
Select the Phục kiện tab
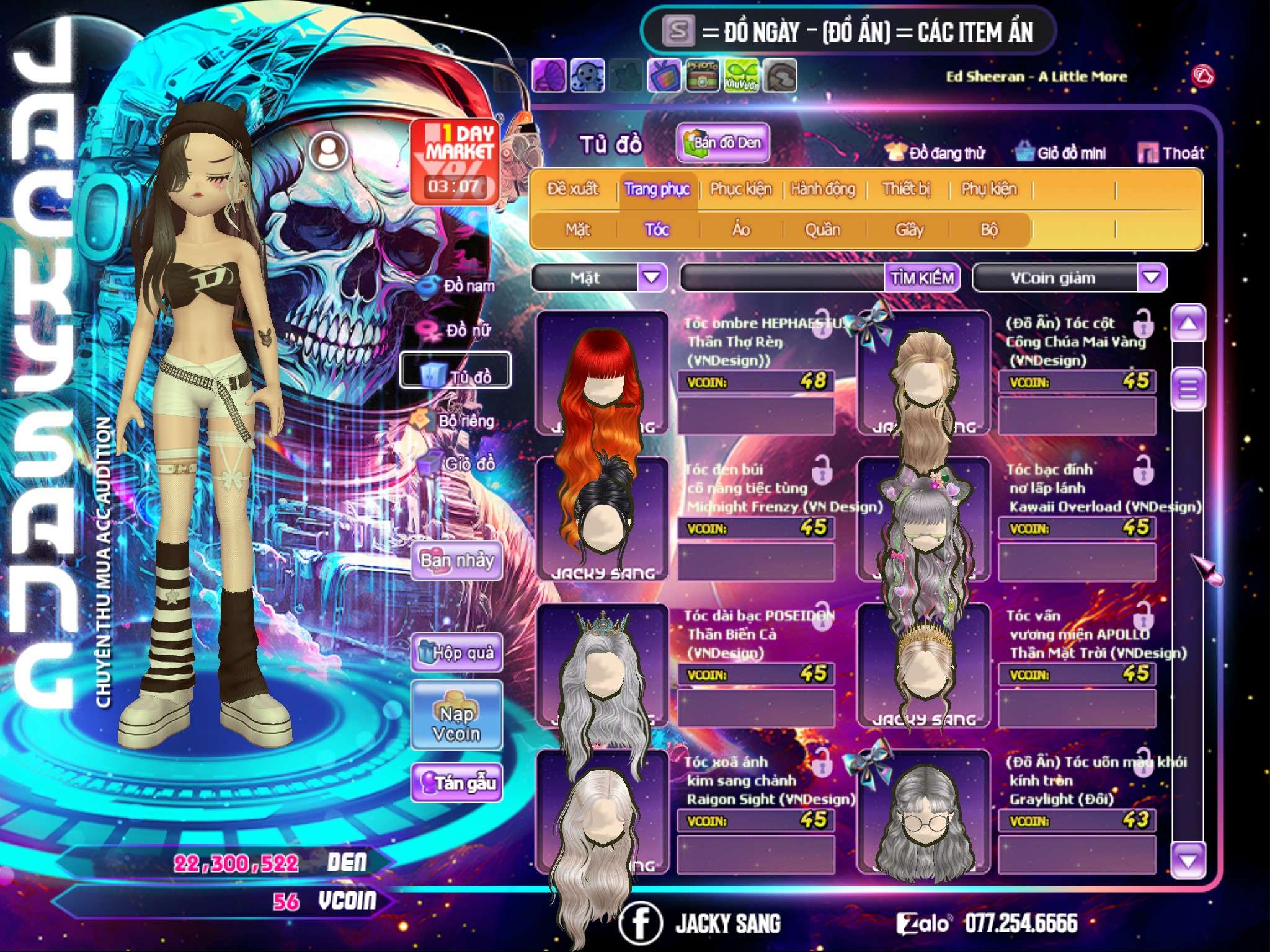[x=740, y=188]
